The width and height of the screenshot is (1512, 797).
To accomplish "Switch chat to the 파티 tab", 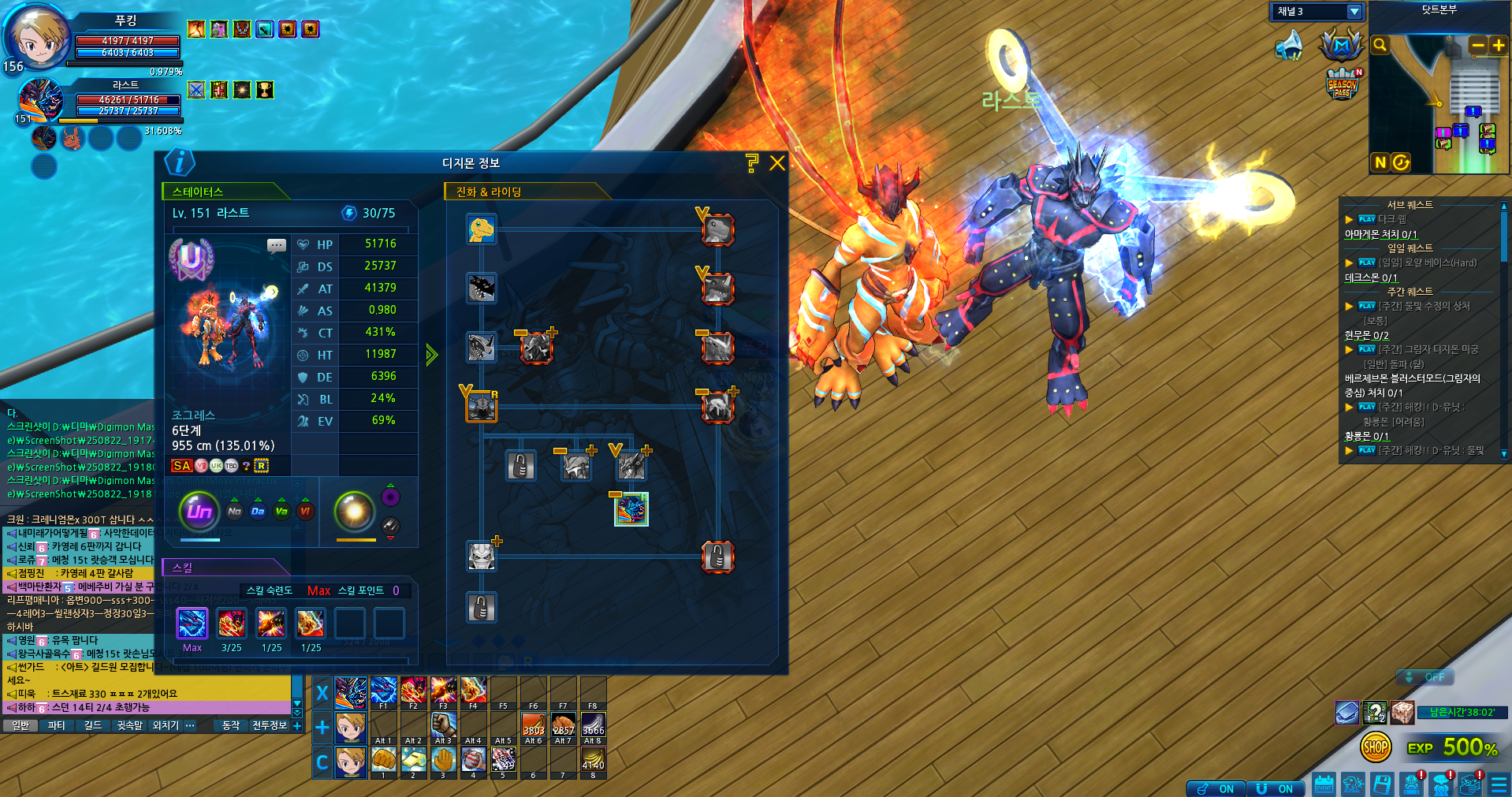I will click(57, 725).
